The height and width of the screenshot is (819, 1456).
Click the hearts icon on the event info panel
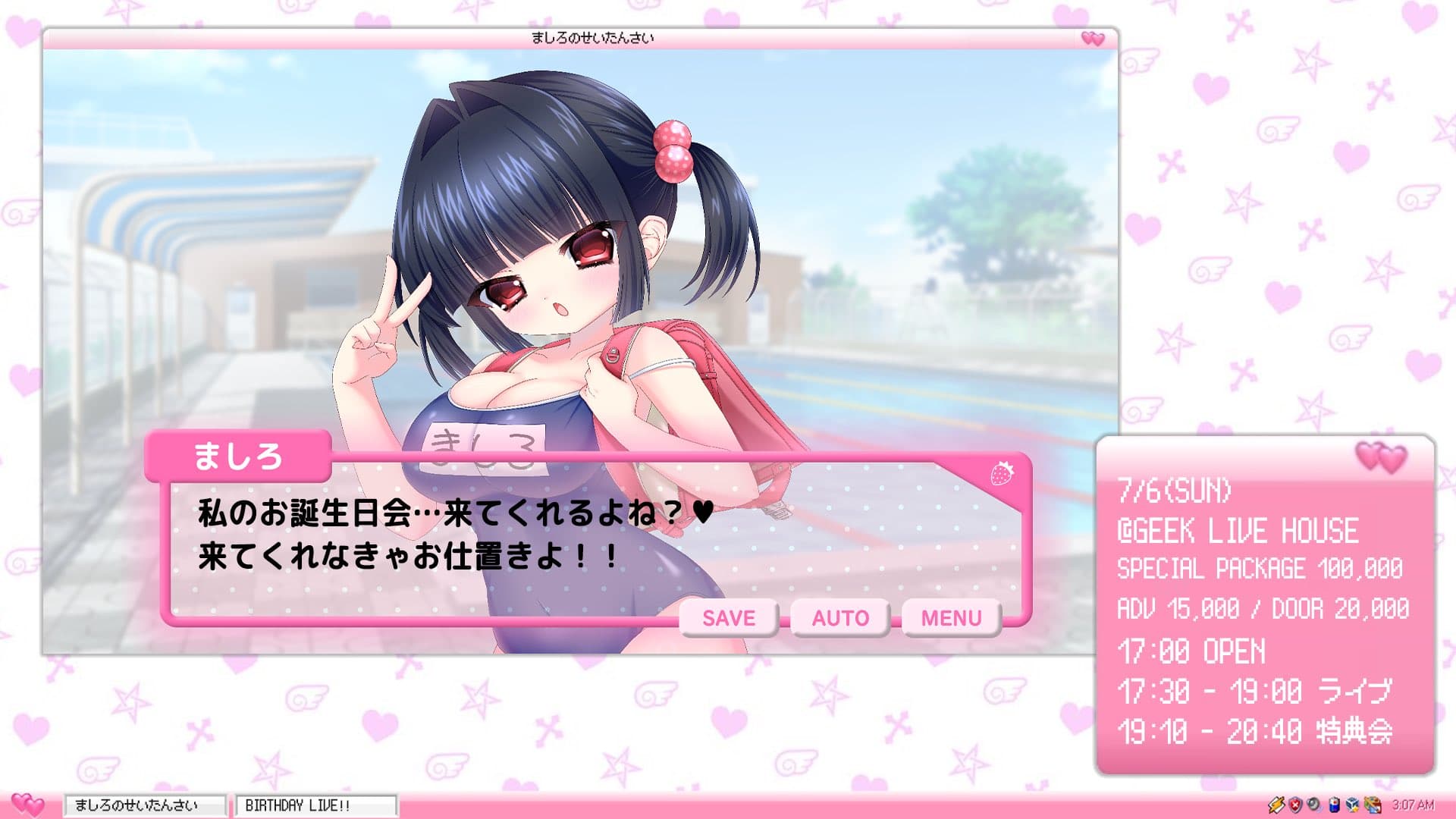click(x=1380, y=457)
